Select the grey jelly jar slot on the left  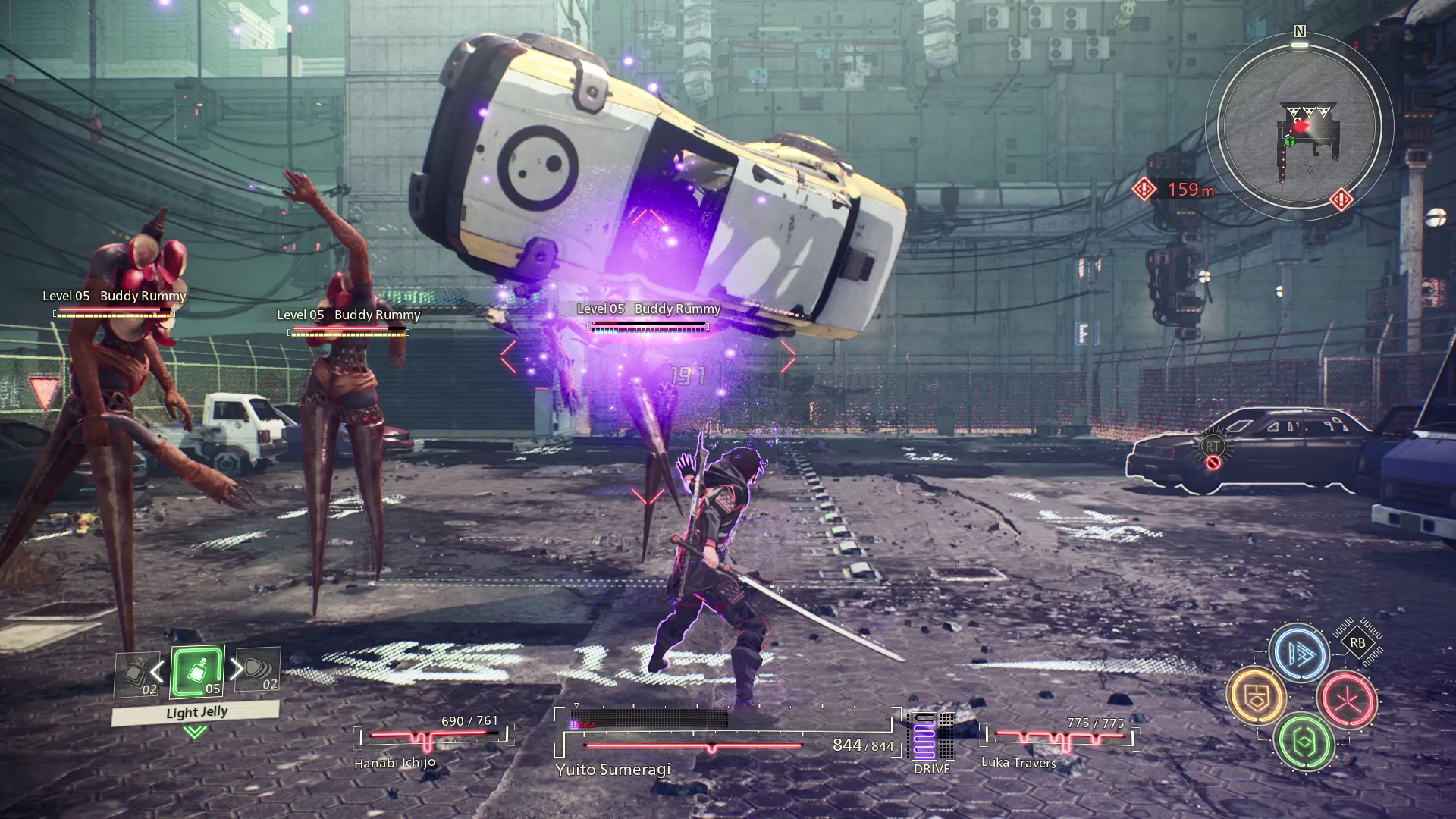click(137, 675)
